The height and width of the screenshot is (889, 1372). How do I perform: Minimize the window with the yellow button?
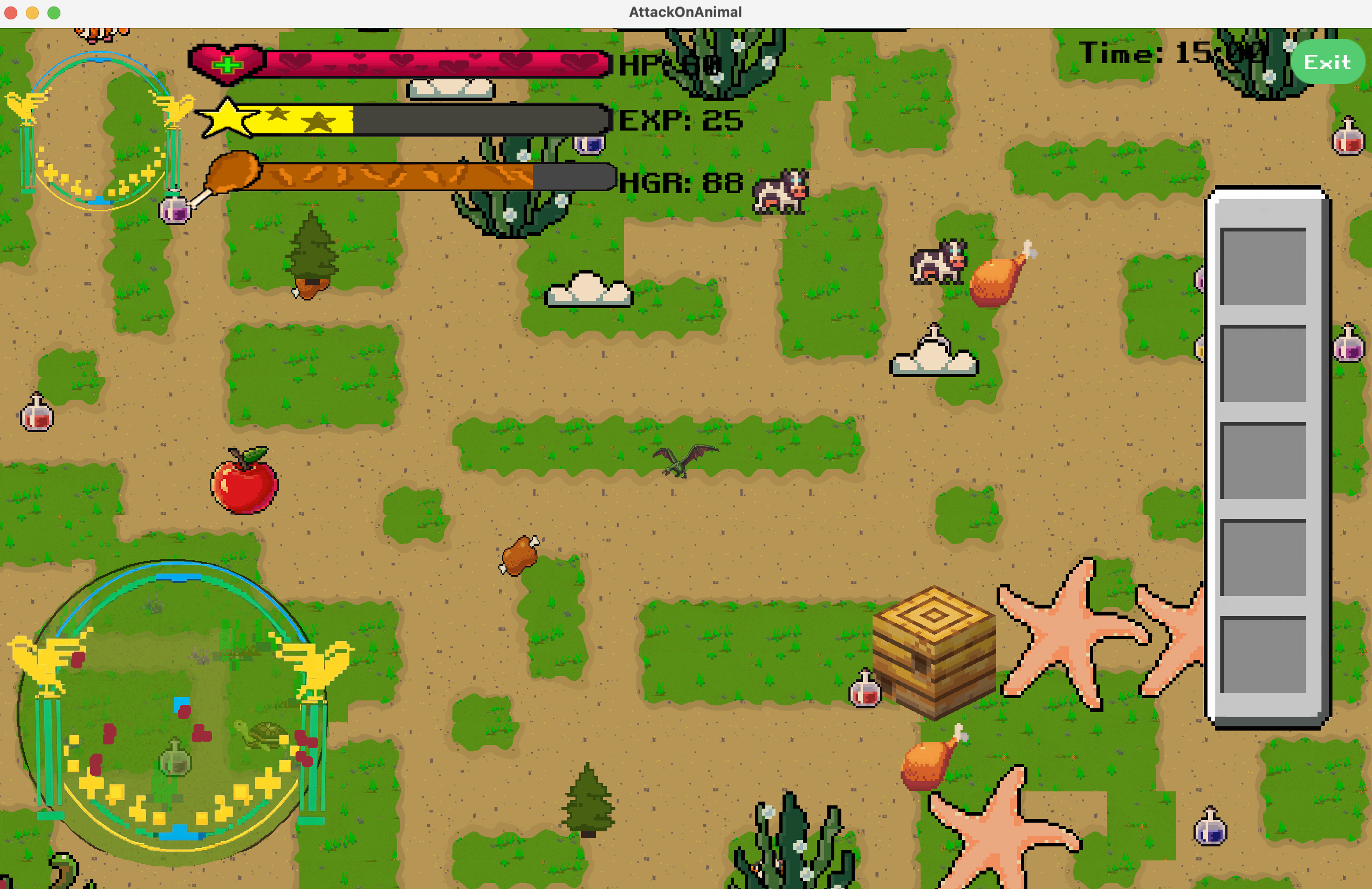tap(32, 13)
